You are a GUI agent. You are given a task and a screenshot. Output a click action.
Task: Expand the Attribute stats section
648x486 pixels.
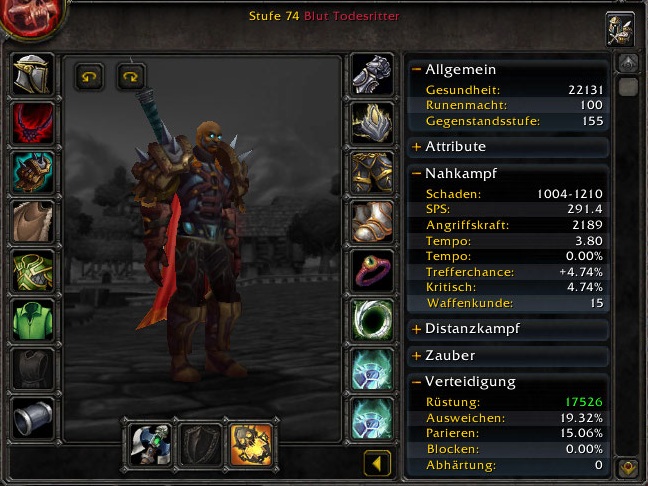coord(417,147)
